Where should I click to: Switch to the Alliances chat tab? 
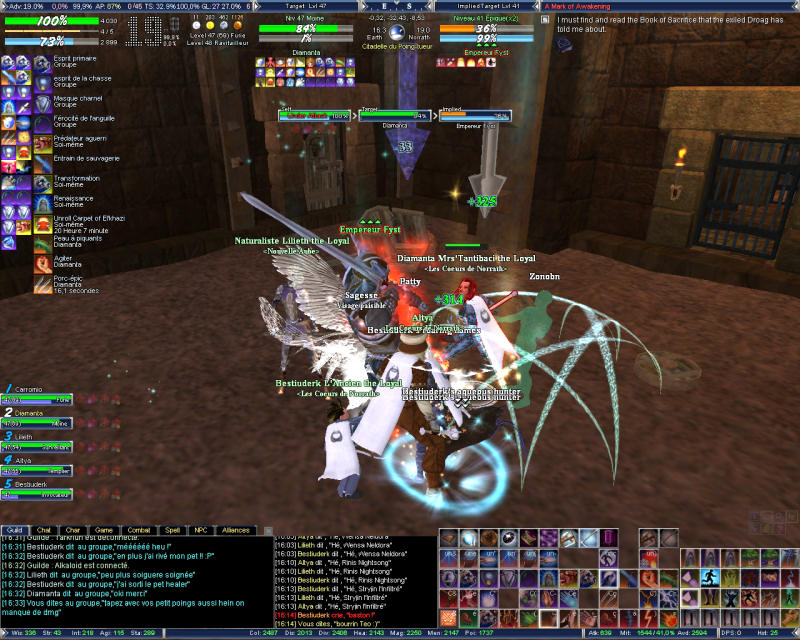(236, 530)
